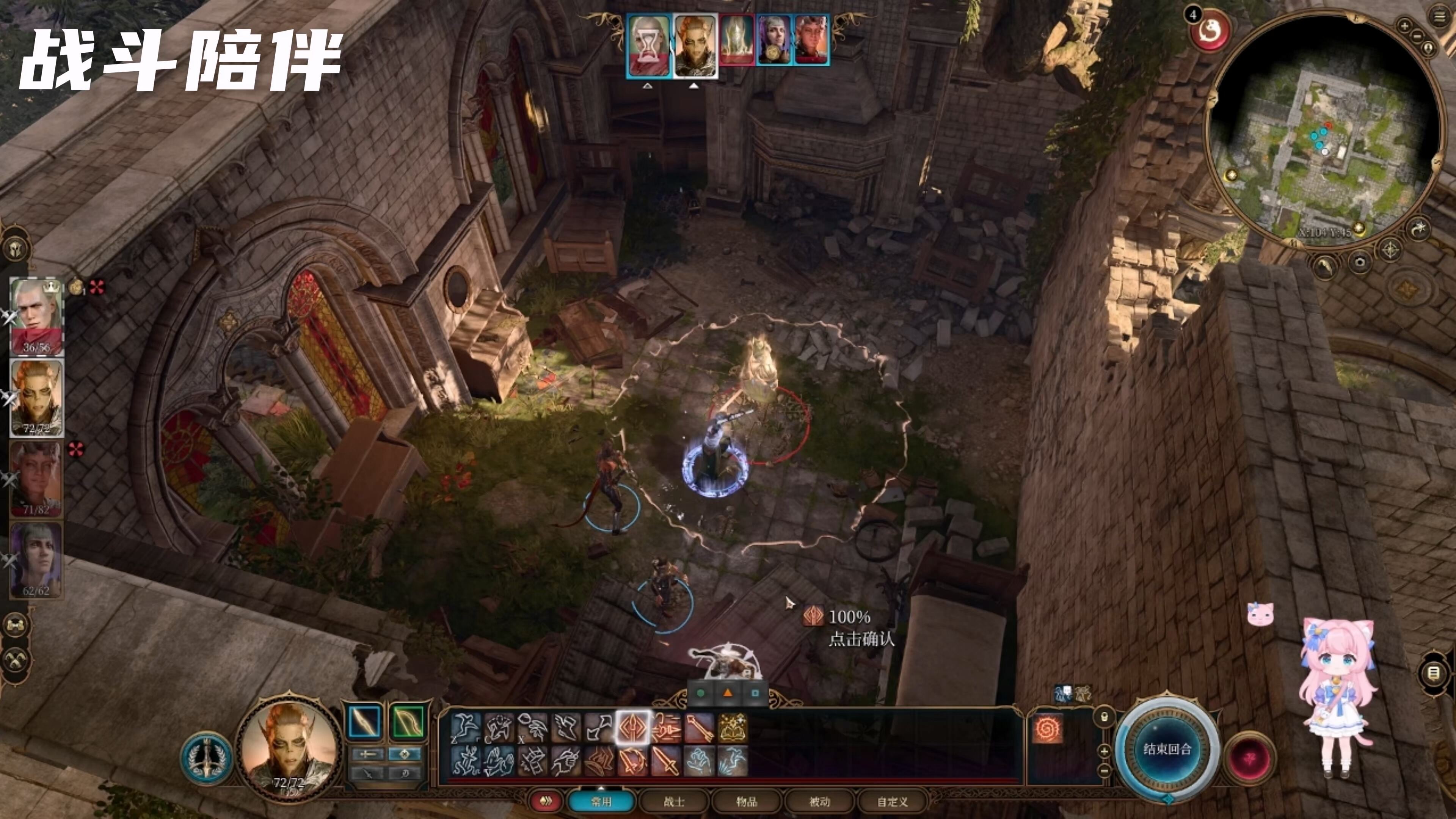This screenshot has width=1456, height=819.
Task: Select the 自定义 custom tab
Action: click(x=893, y=802)
